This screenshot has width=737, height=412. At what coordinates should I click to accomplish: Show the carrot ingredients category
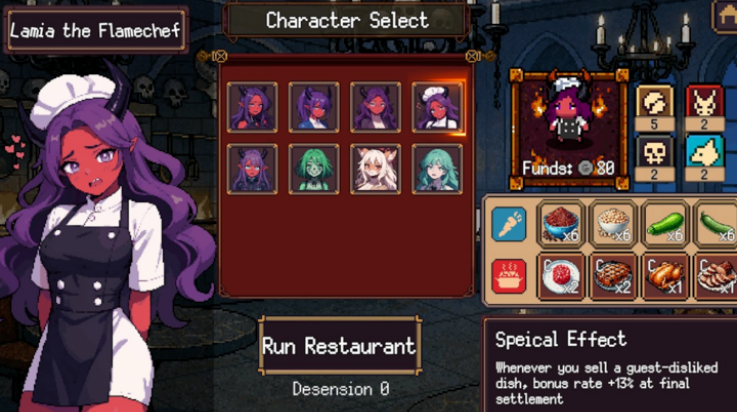tap(509, 224)
